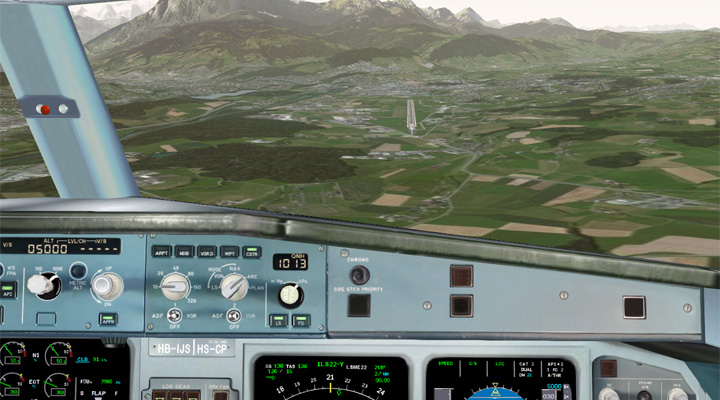Toggle the FD flight director button
720x400 pixels.
[x=299, y=321]
